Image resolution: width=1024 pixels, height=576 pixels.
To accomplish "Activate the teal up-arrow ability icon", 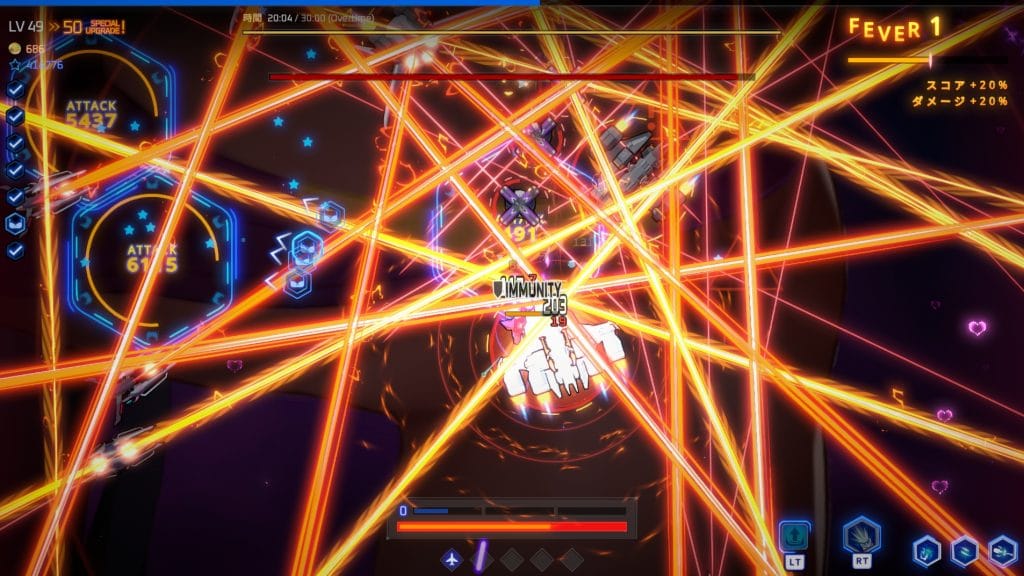I will click(795, 536).
